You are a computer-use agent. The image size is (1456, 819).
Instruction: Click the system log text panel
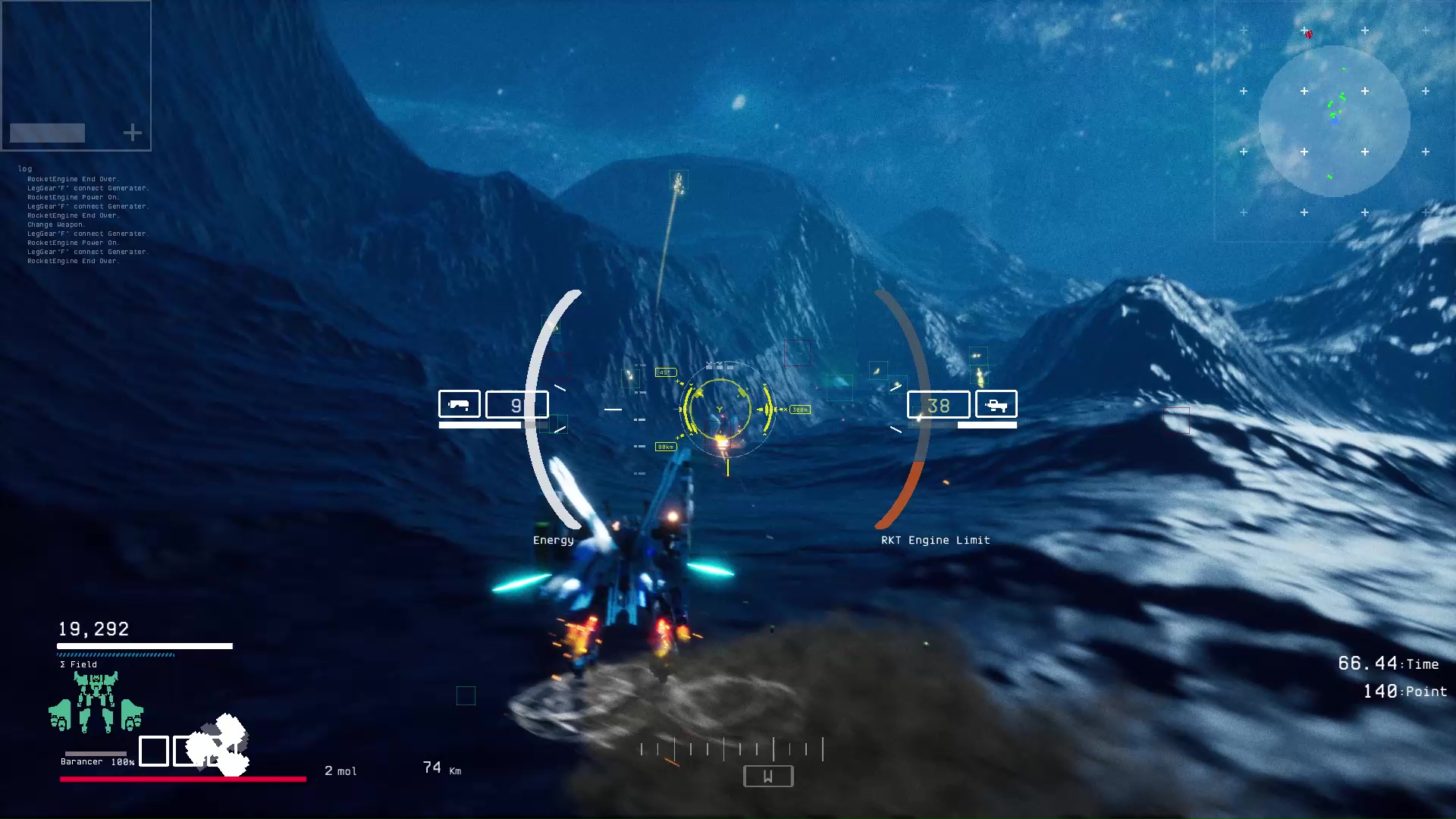tap(85, 216)
